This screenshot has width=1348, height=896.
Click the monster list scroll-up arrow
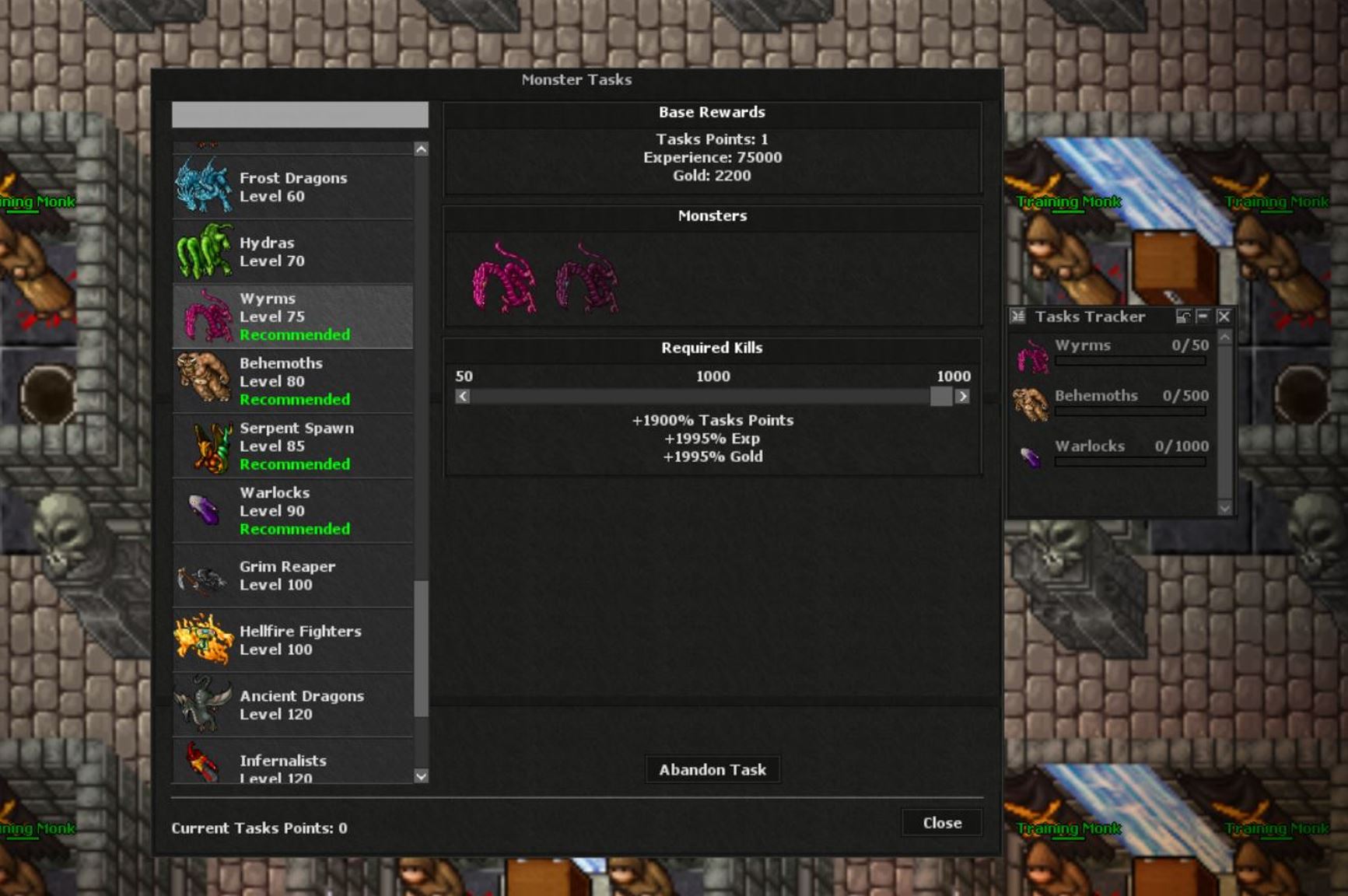point(421,147)
